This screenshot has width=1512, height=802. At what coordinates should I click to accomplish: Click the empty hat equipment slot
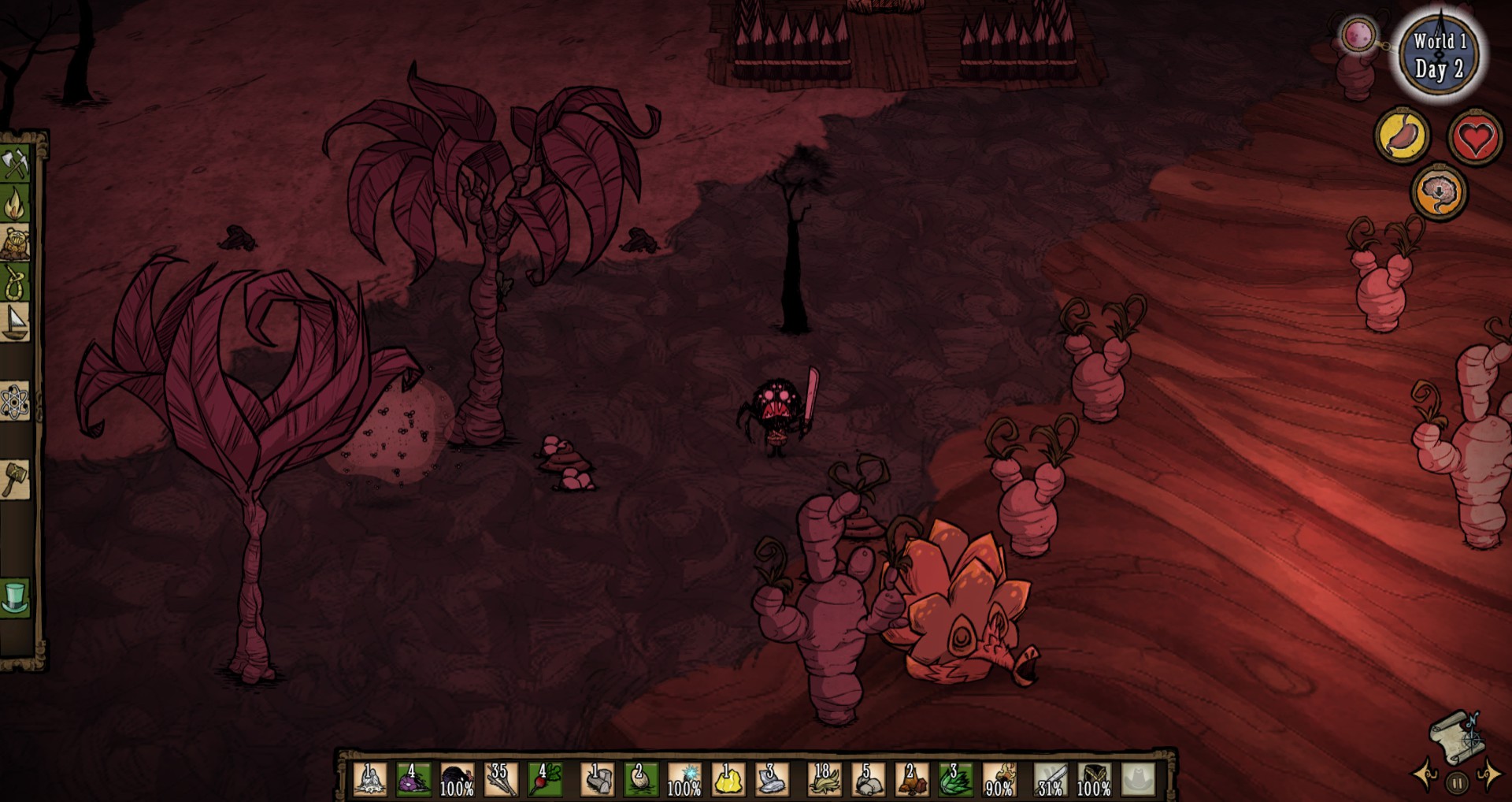1138,779
